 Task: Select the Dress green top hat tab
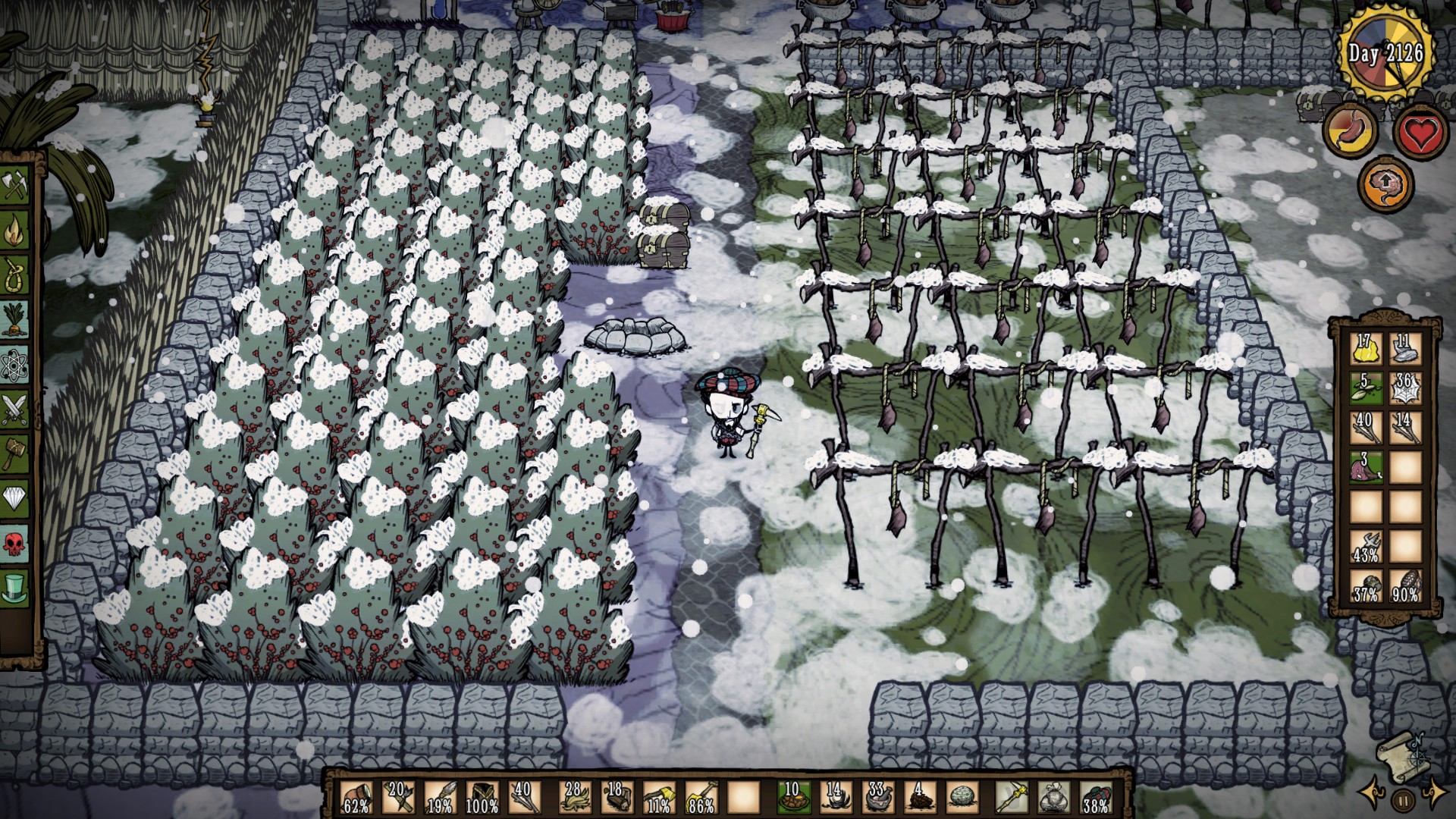(x=15, y=587)
